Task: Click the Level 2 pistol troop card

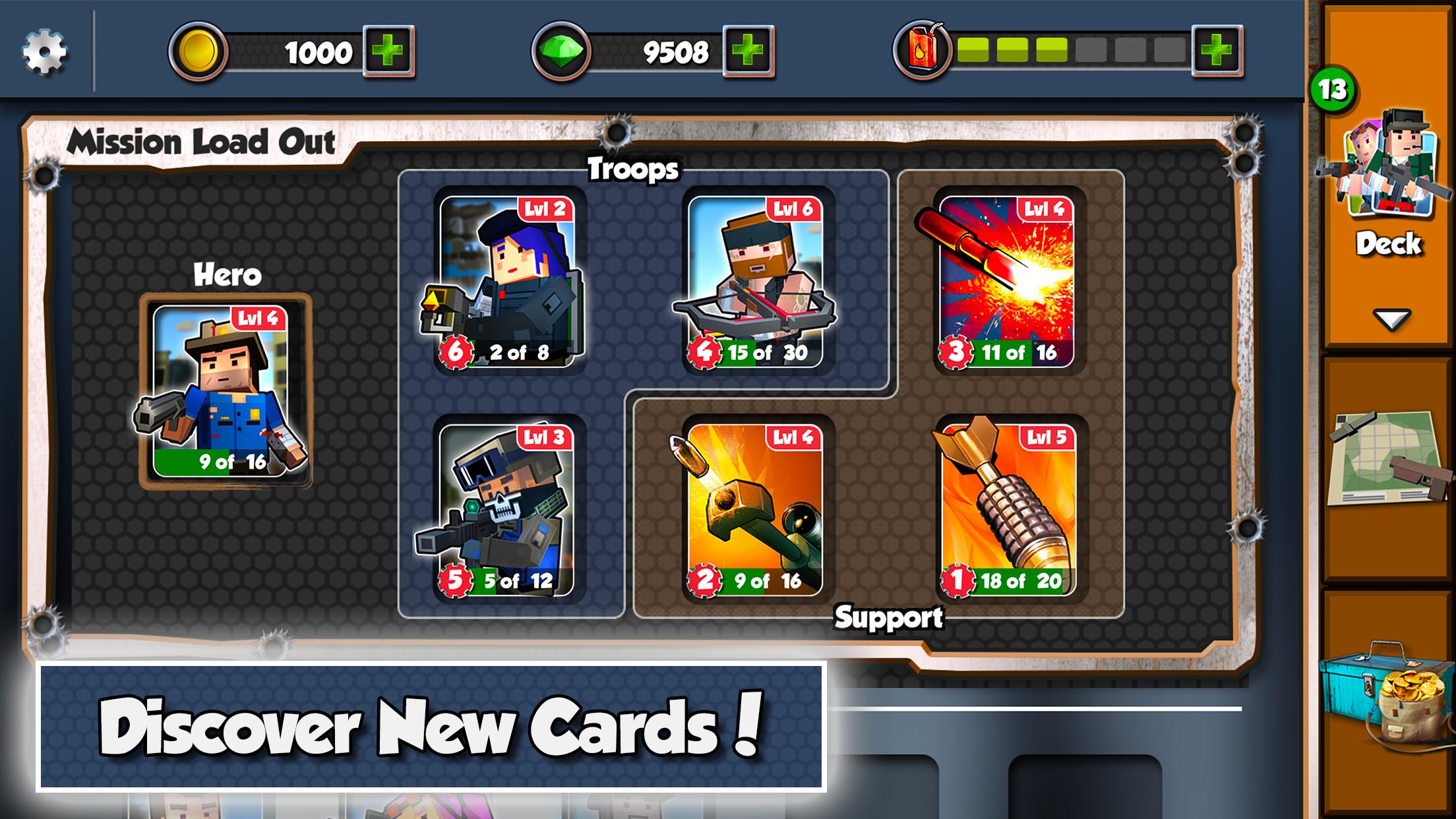Action: pos(508,277)
